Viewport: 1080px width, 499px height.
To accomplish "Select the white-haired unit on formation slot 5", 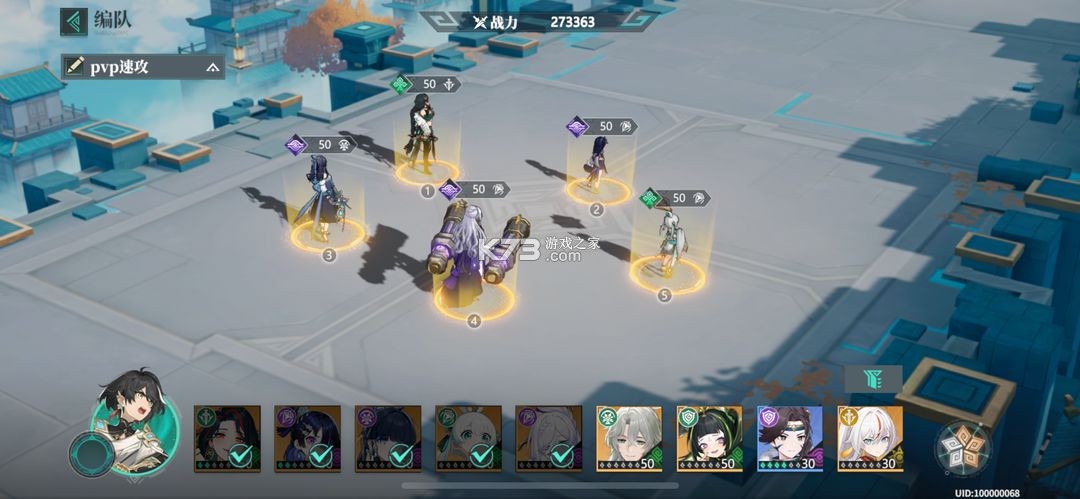I will (x=667, y=245).
